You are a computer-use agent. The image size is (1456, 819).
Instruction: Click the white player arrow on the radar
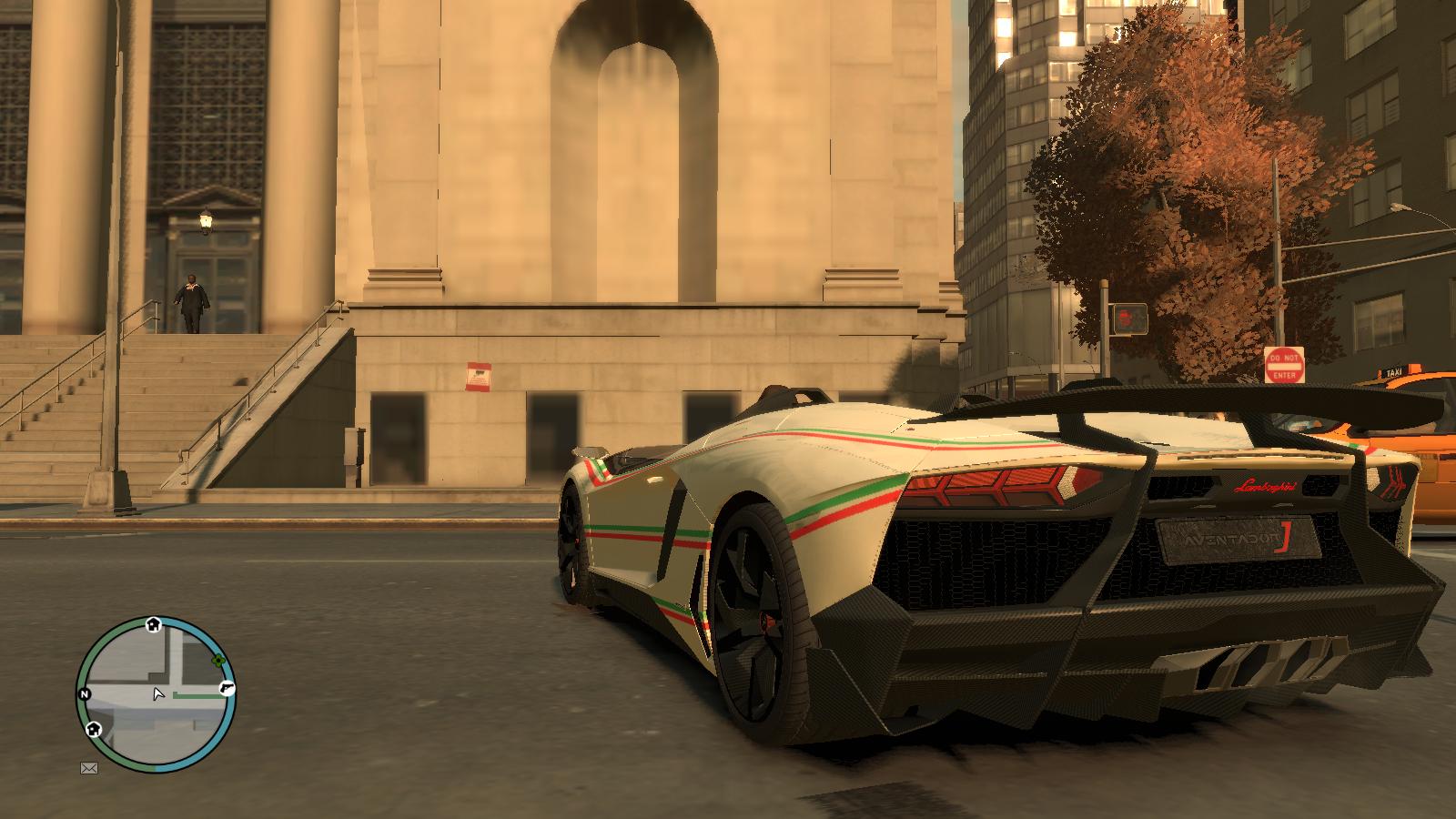(158, 694)
